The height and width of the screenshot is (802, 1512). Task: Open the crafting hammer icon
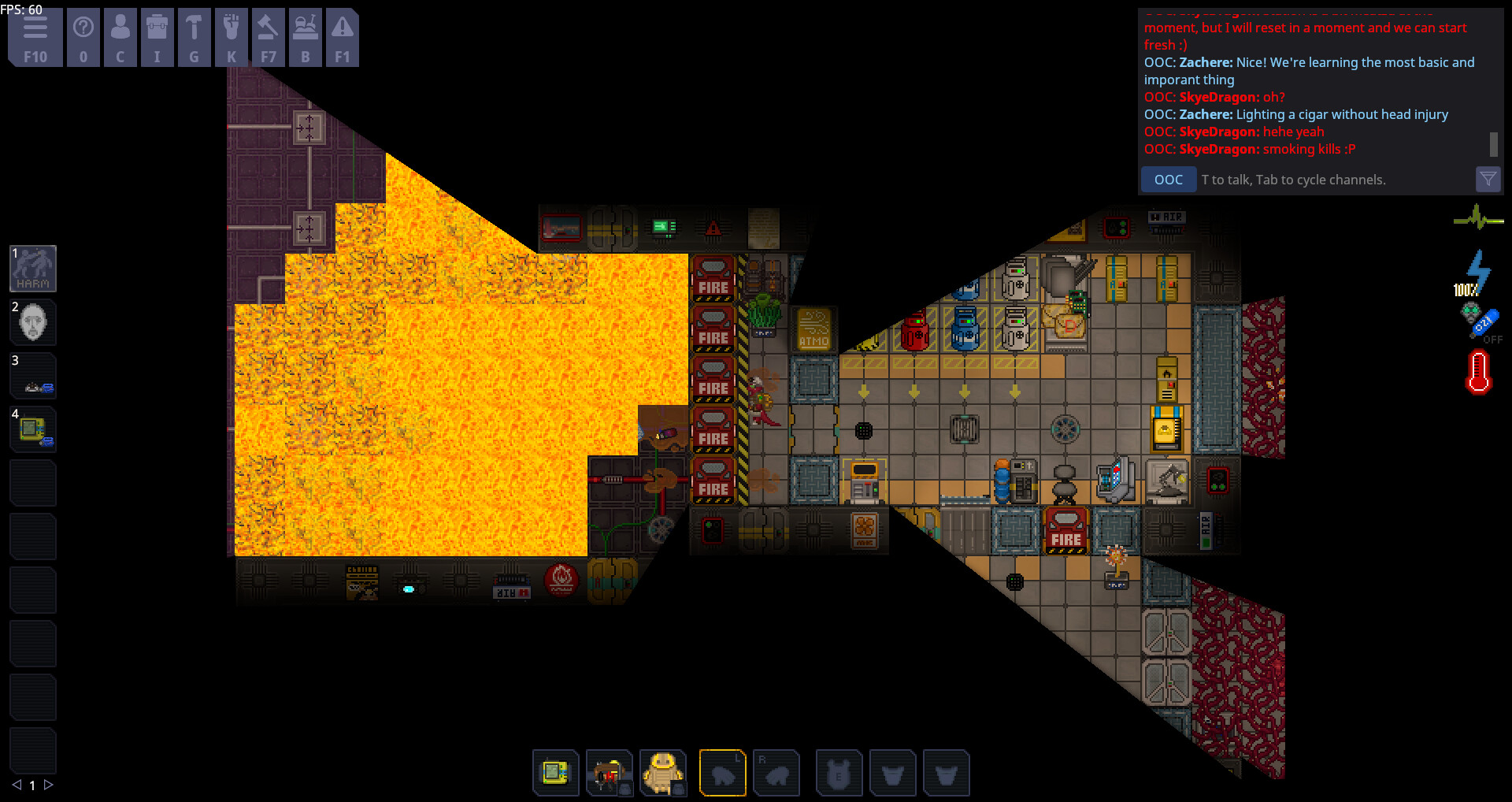click(x=195, y=36)
